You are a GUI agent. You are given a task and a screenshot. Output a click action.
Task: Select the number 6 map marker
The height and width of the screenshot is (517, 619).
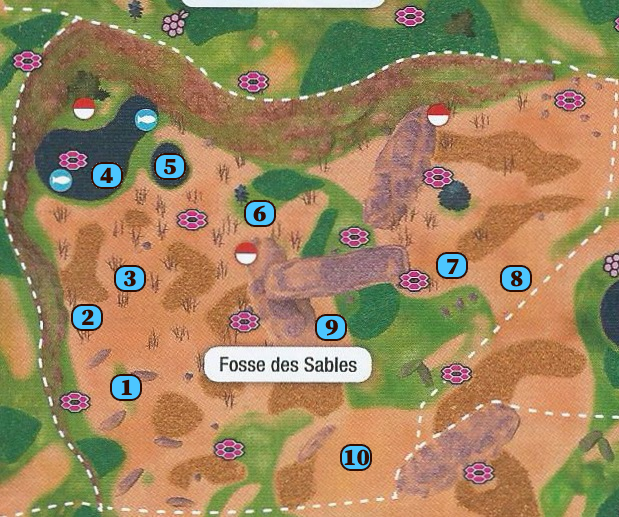[x=259, y=213]
